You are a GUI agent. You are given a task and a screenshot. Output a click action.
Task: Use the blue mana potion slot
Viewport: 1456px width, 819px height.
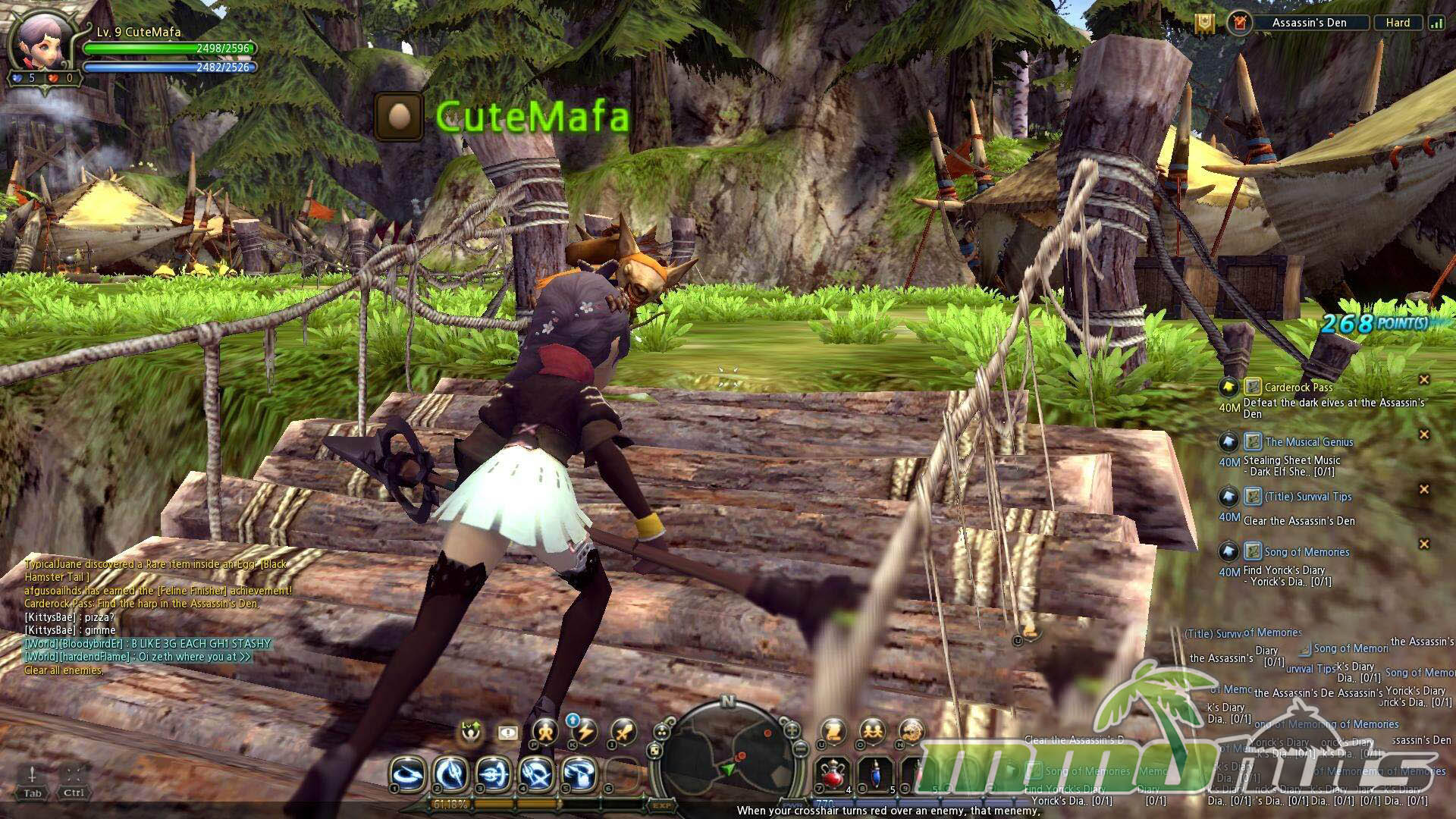point(877,775)
